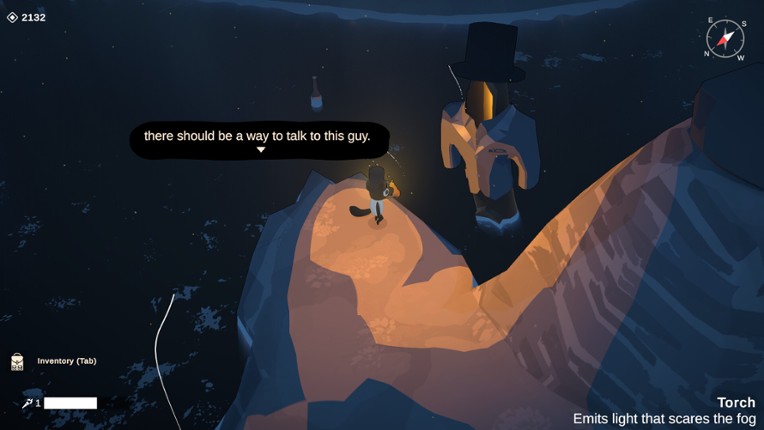
Task: Open the inventory backpack icon
Action: [x=17, y=361]
